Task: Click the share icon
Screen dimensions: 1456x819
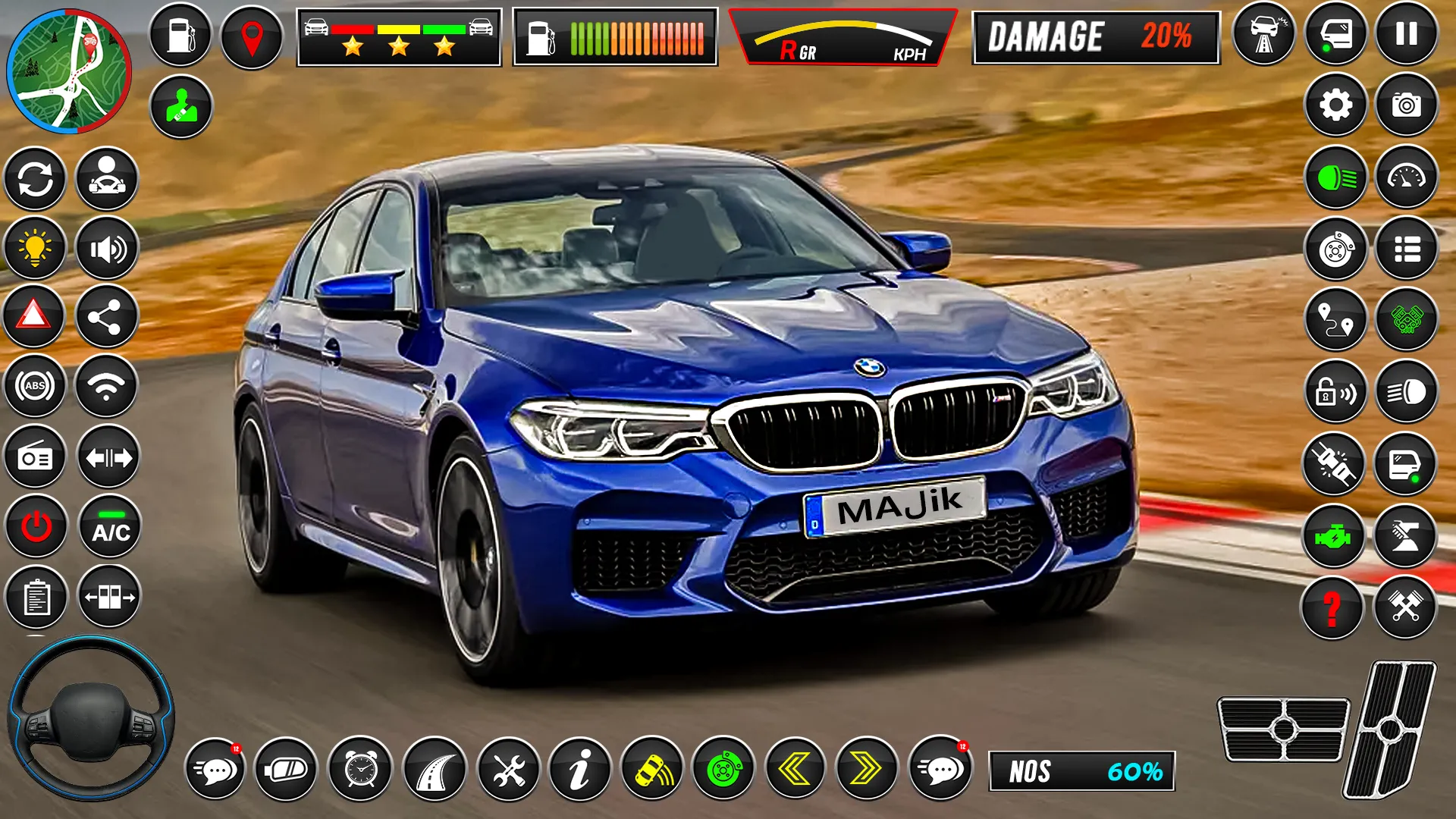Action: (106, 316)
